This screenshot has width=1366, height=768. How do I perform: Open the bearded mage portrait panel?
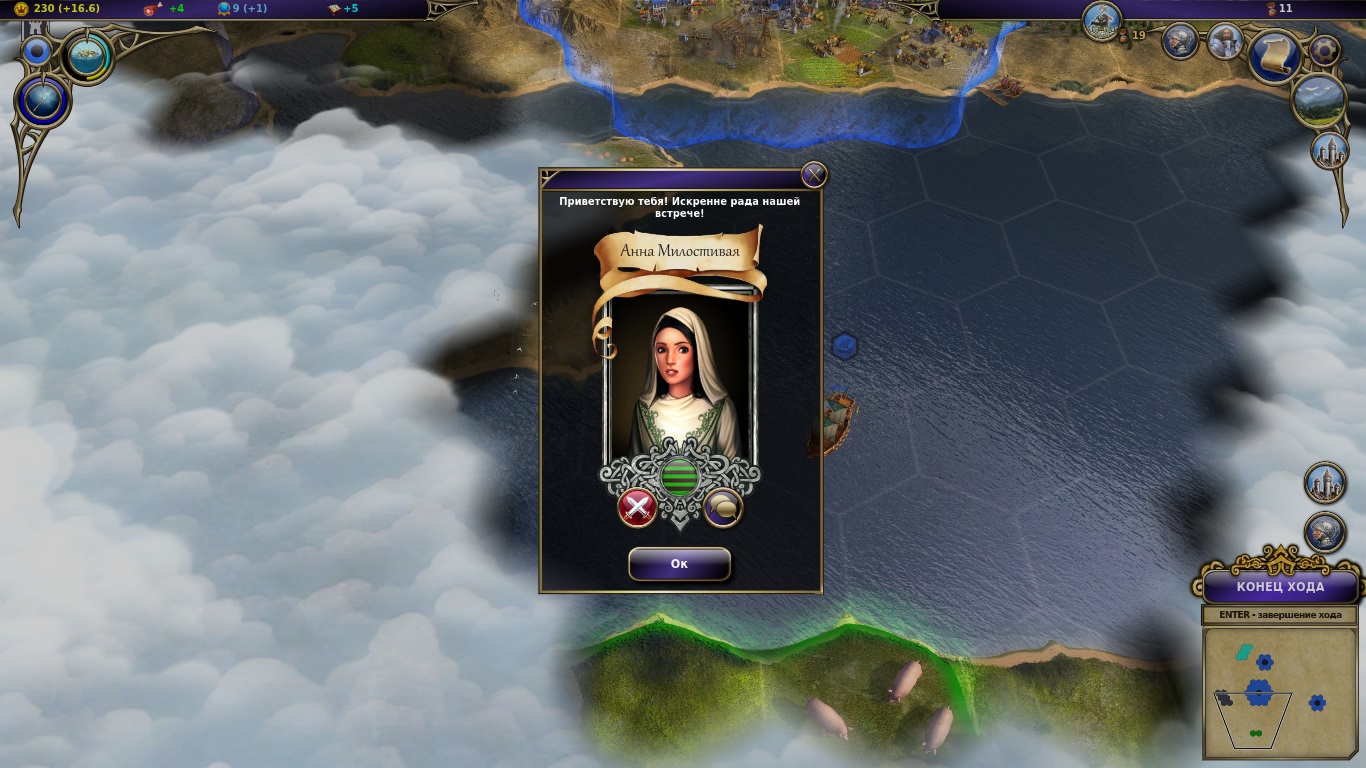(x=1225, y=41)
